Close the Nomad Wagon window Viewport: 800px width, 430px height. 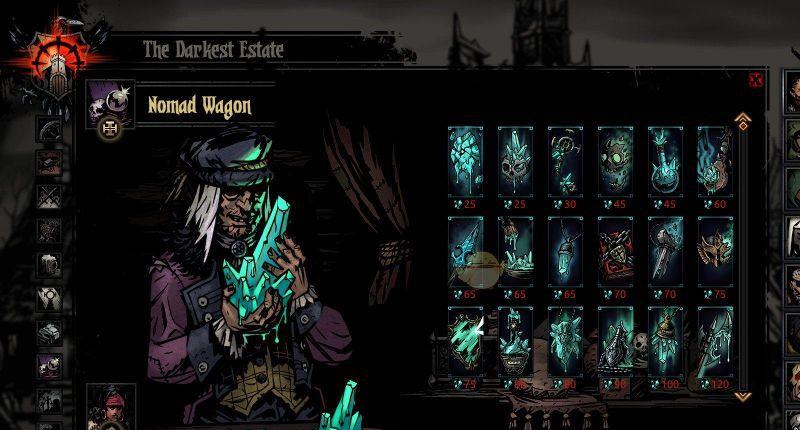(x=756, y=80)
